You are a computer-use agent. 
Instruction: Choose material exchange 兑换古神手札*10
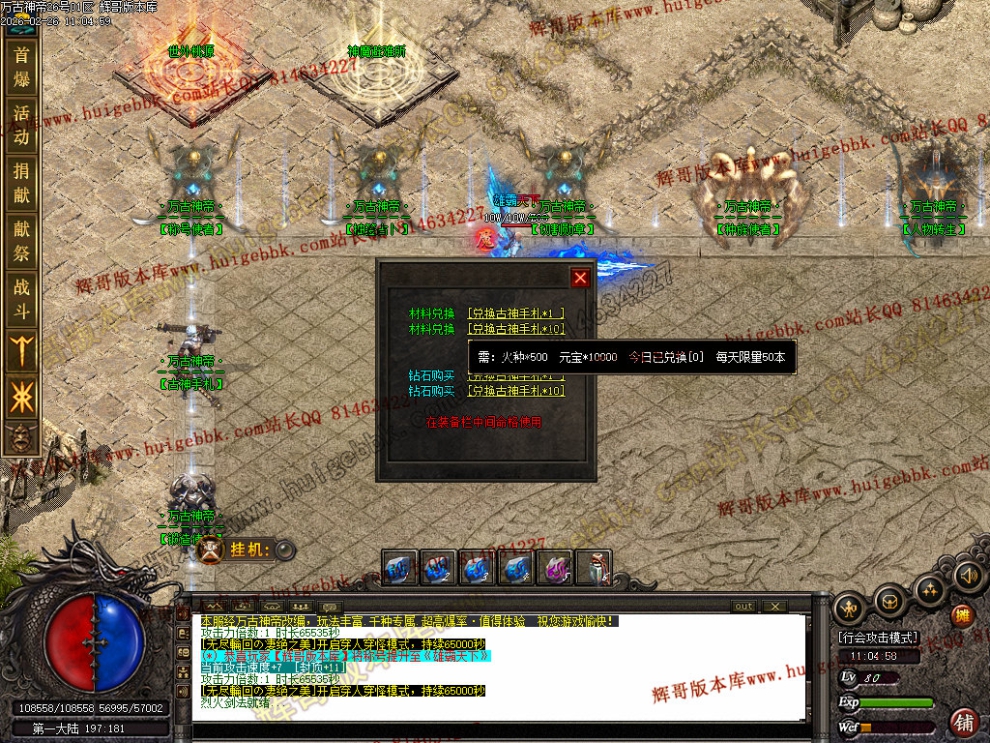click(518, 328)
